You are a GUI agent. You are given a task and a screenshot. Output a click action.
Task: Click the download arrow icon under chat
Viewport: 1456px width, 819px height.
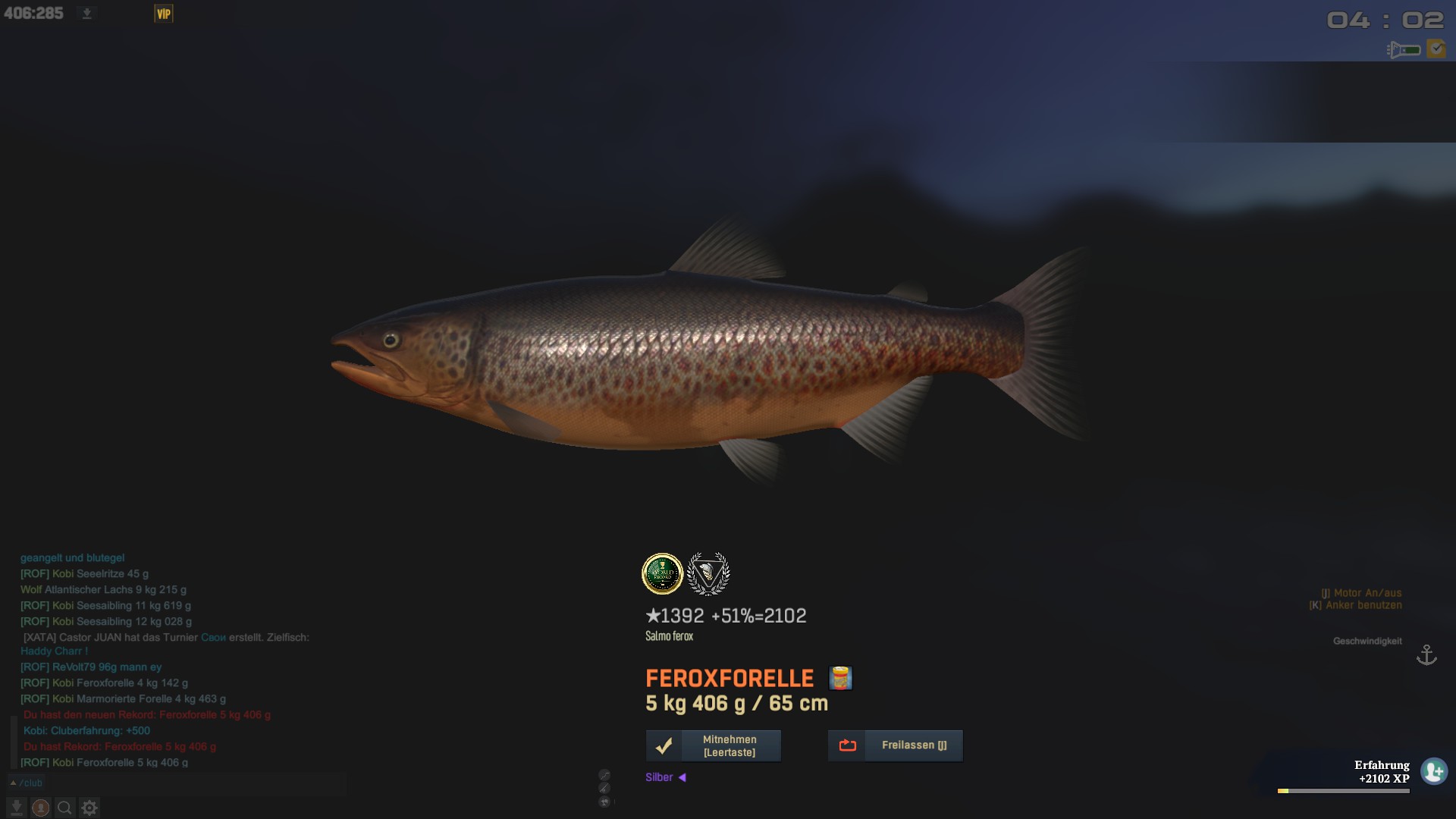(17, 808)
